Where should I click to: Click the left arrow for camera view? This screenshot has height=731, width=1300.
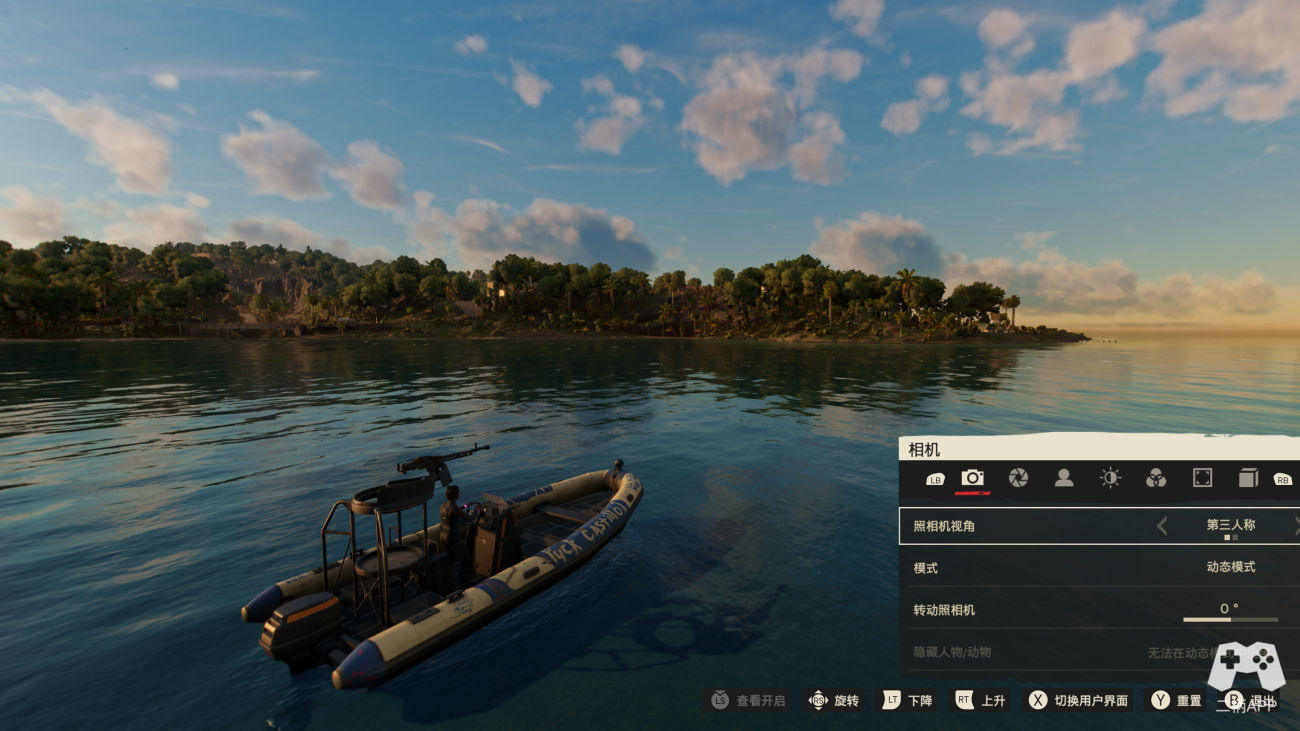(x=1162, y=526)
